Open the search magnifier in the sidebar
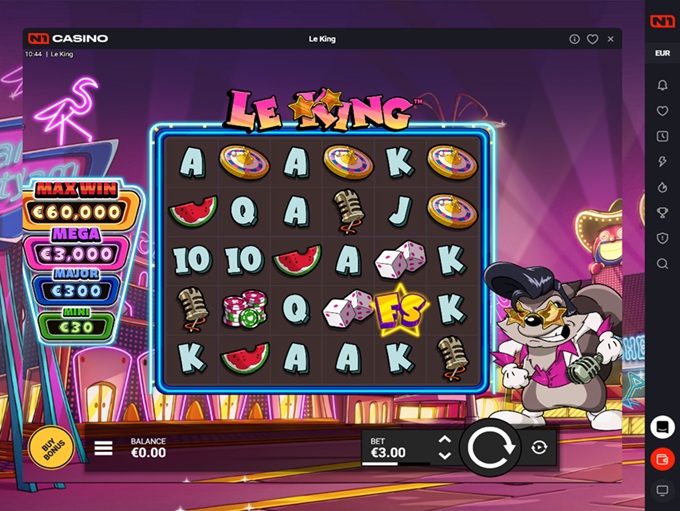 pyautogui.click(x=662, y=264)
